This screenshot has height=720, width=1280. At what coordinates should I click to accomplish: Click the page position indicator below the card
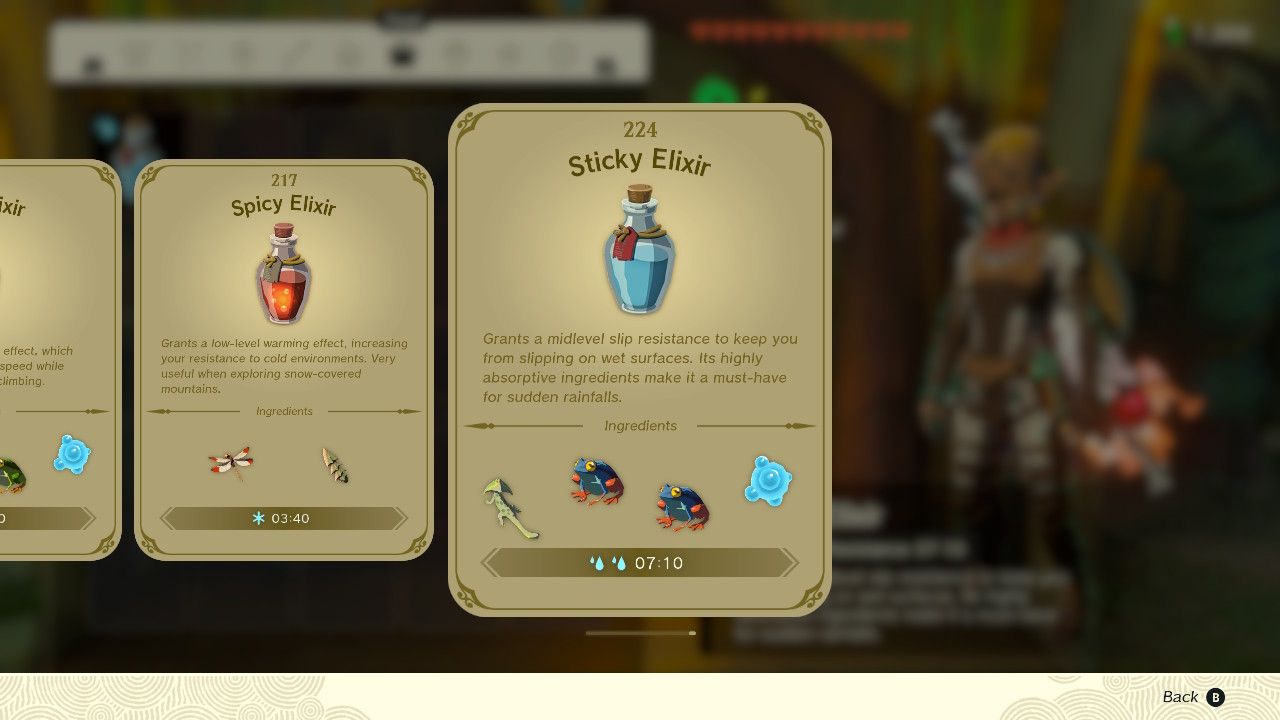(x=640, y=632)
